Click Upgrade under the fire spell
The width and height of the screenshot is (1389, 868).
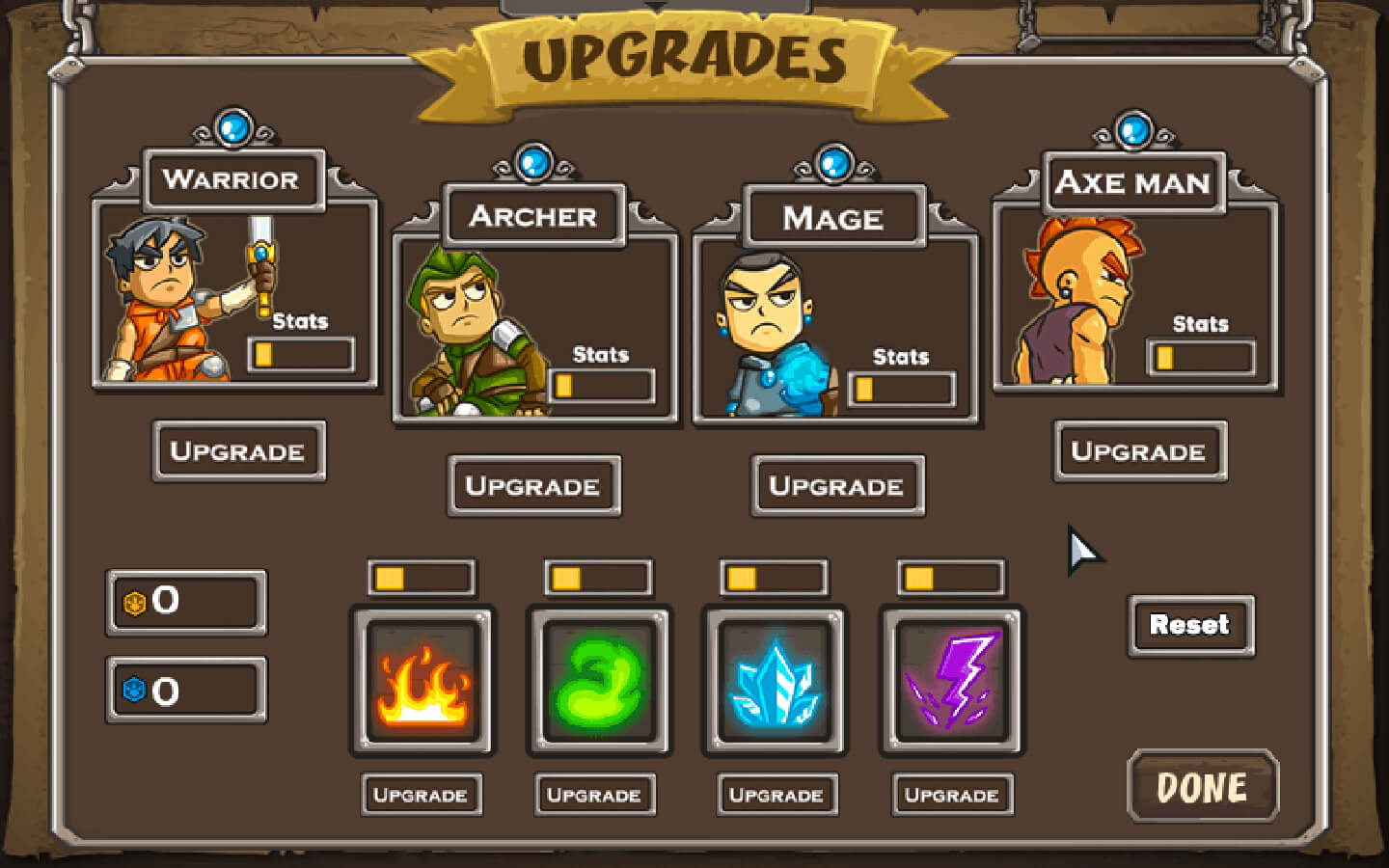[x=422, y=795]
